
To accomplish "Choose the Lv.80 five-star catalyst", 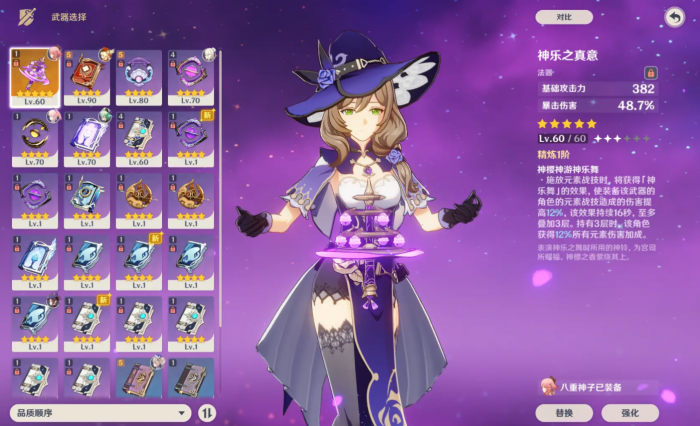I will (138, 77).
